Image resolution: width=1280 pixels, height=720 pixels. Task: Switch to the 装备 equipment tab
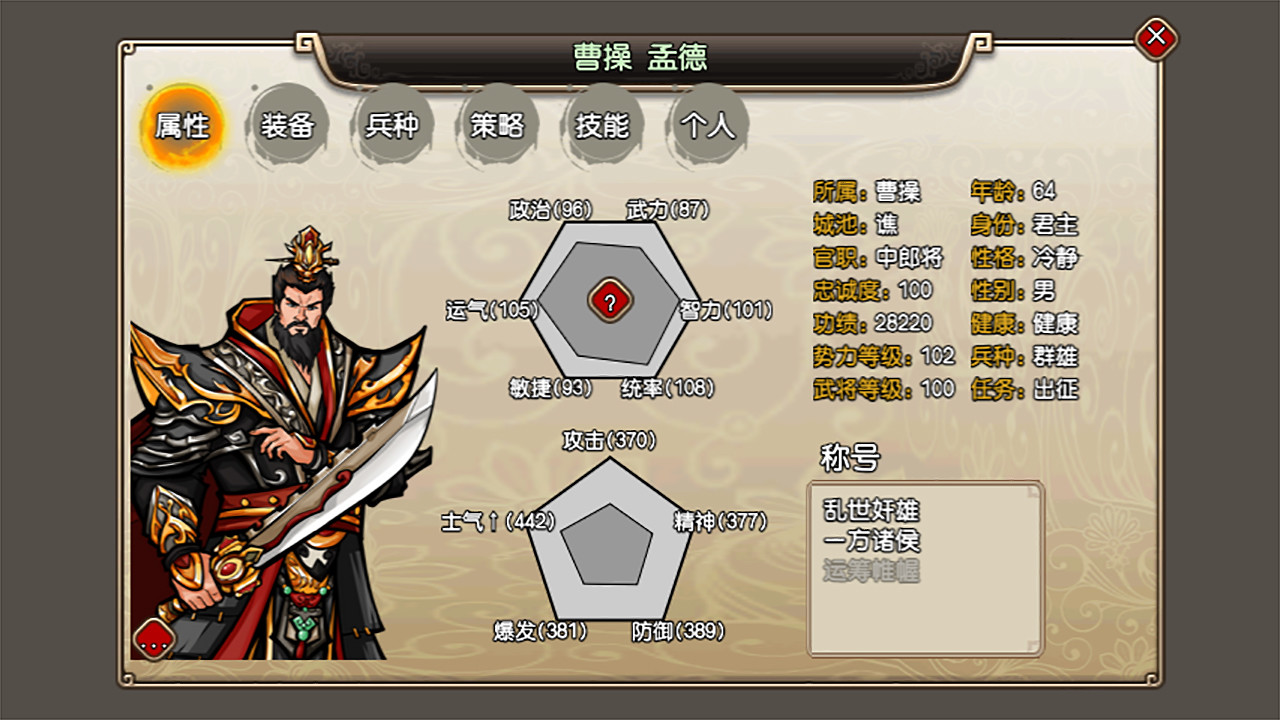(289, 126)
